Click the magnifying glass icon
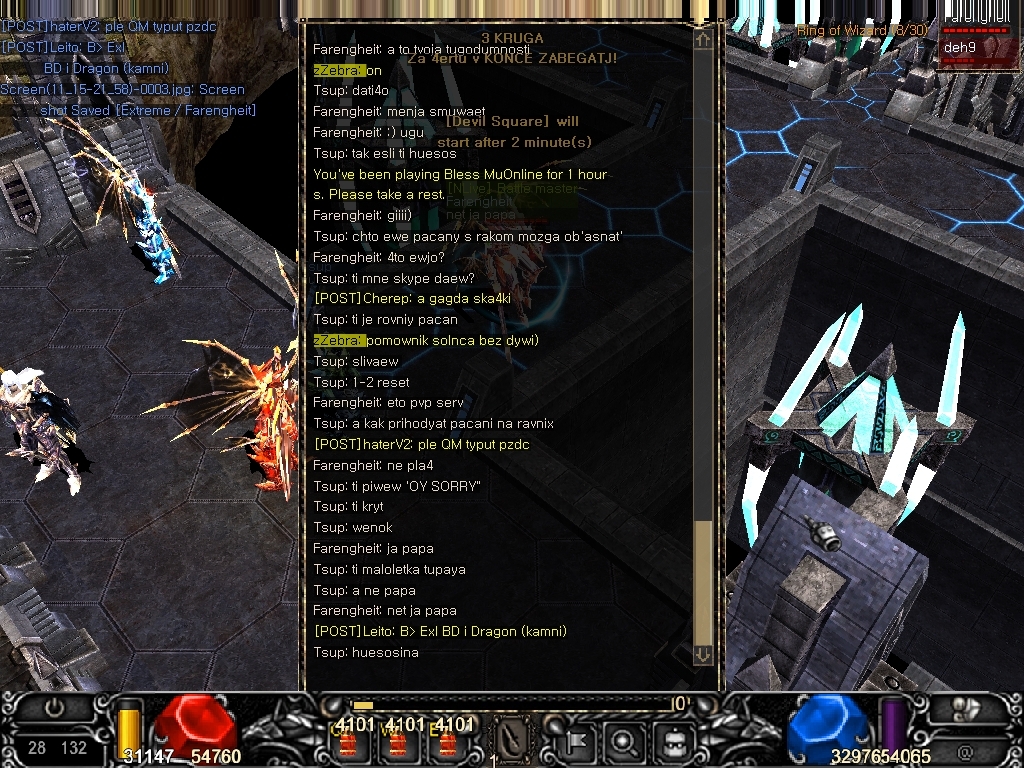The width and height of the screenshot is (1024, 768). click(624, 741)
